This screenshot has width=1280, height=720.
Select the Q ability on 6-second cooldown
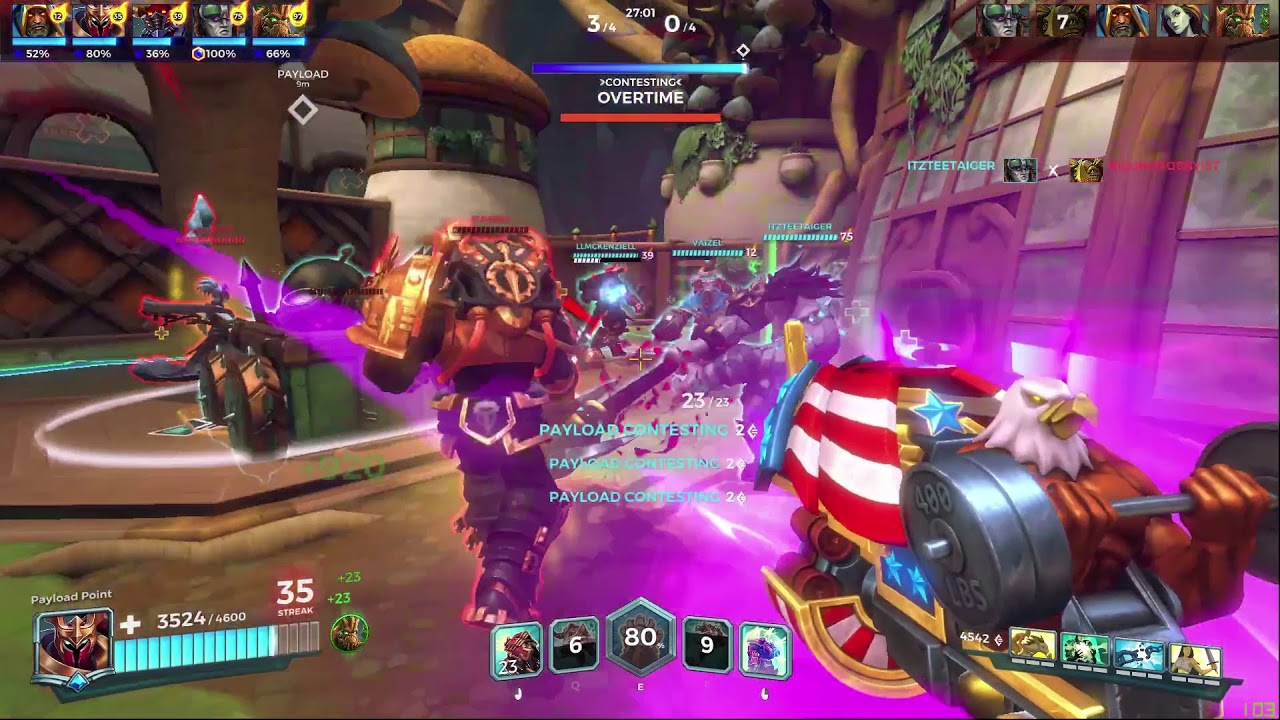(x=575, y=645)
